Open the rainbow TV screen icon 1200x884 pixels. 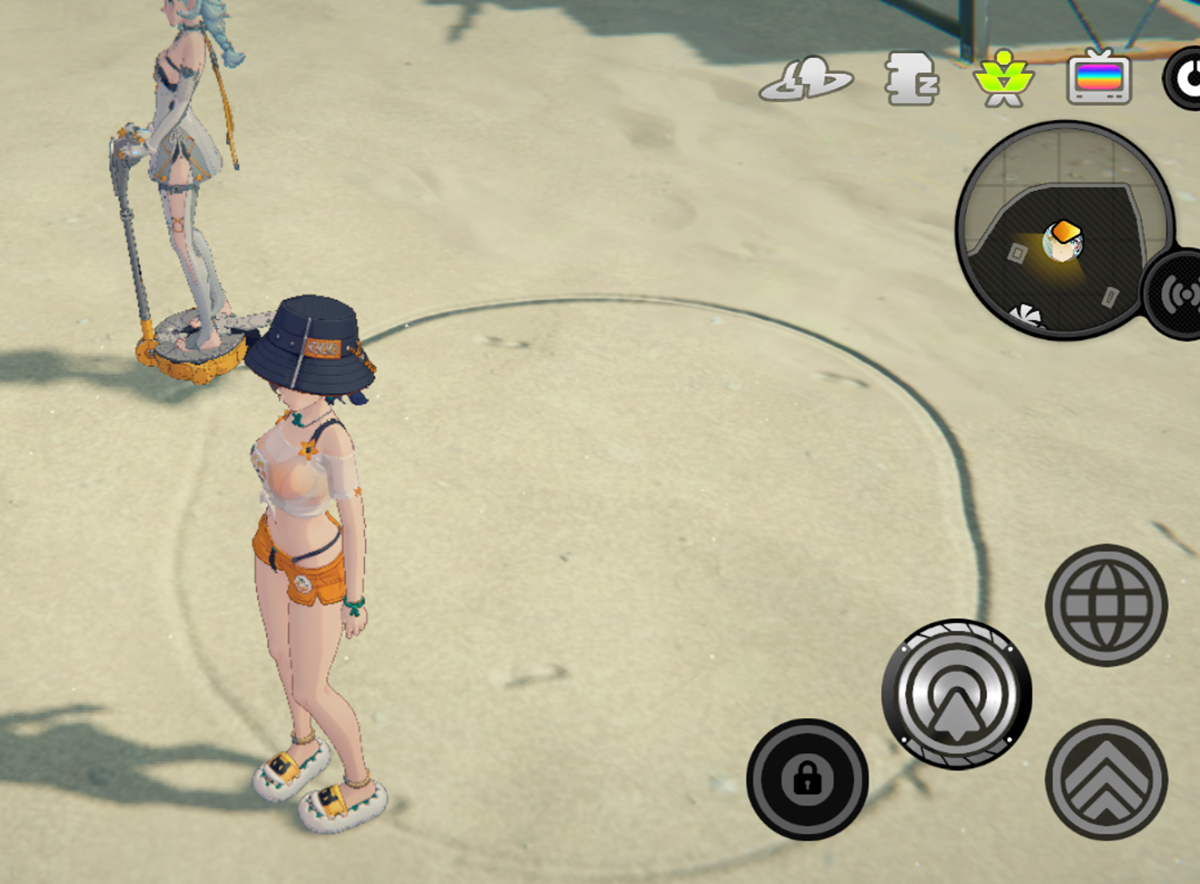pyautogui.click(x=1099, y=79)
